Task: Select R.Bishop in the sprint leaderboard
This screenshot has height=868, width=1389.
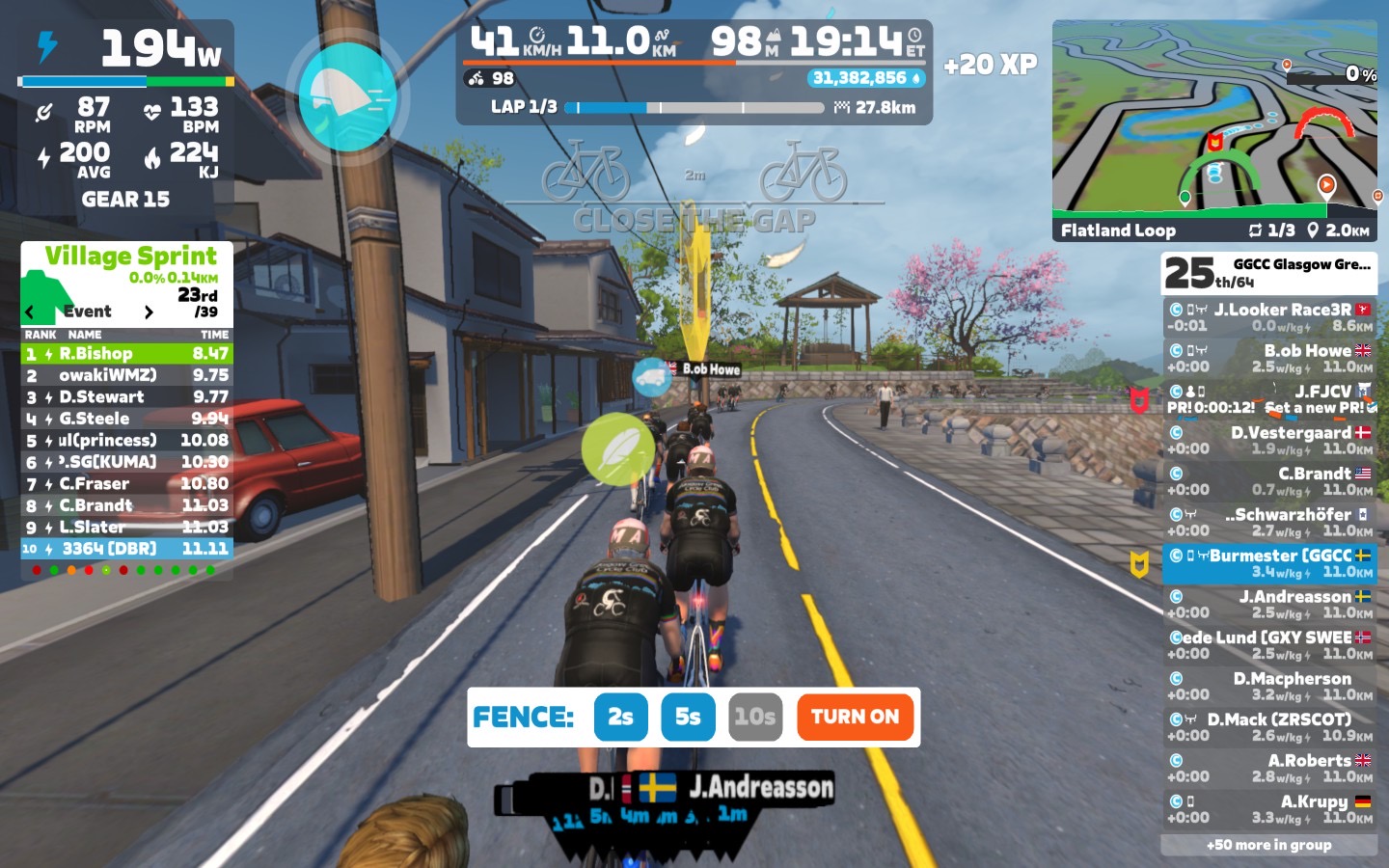Action: point(126,354)
